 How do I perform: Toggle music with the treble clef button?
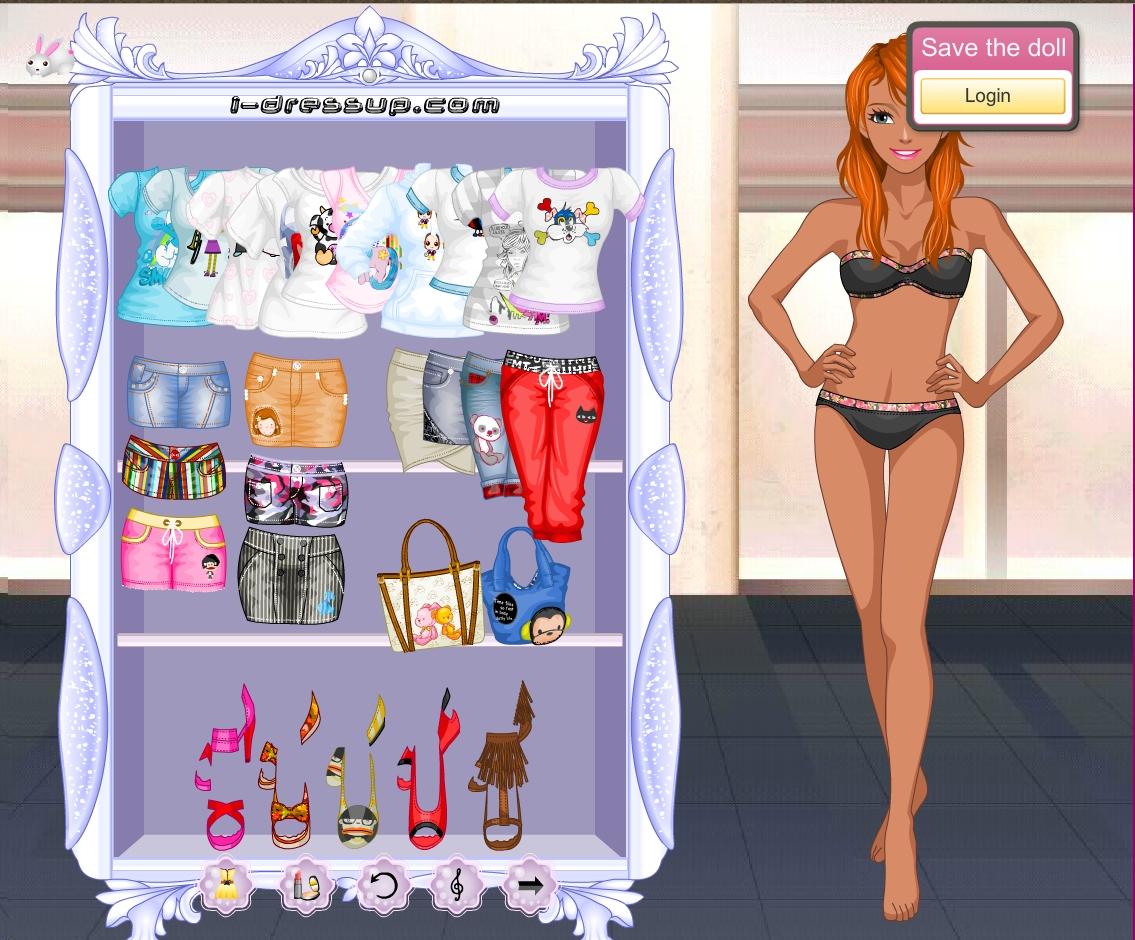[x=457, y=885]
